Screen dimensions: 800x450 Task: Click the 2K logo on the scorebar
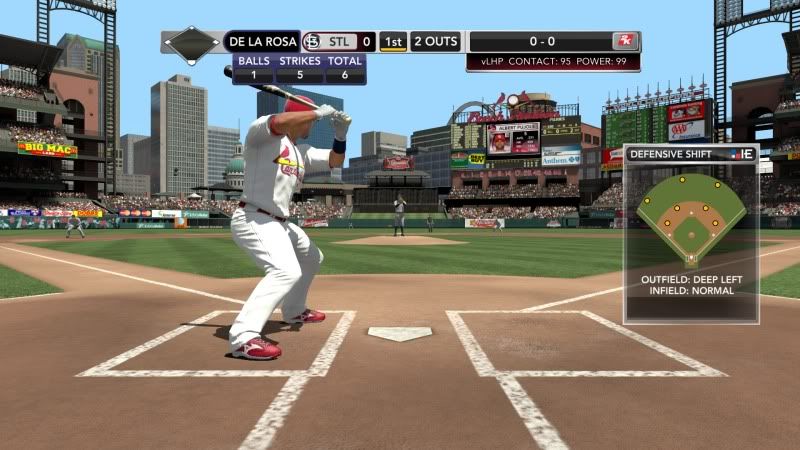626,42
